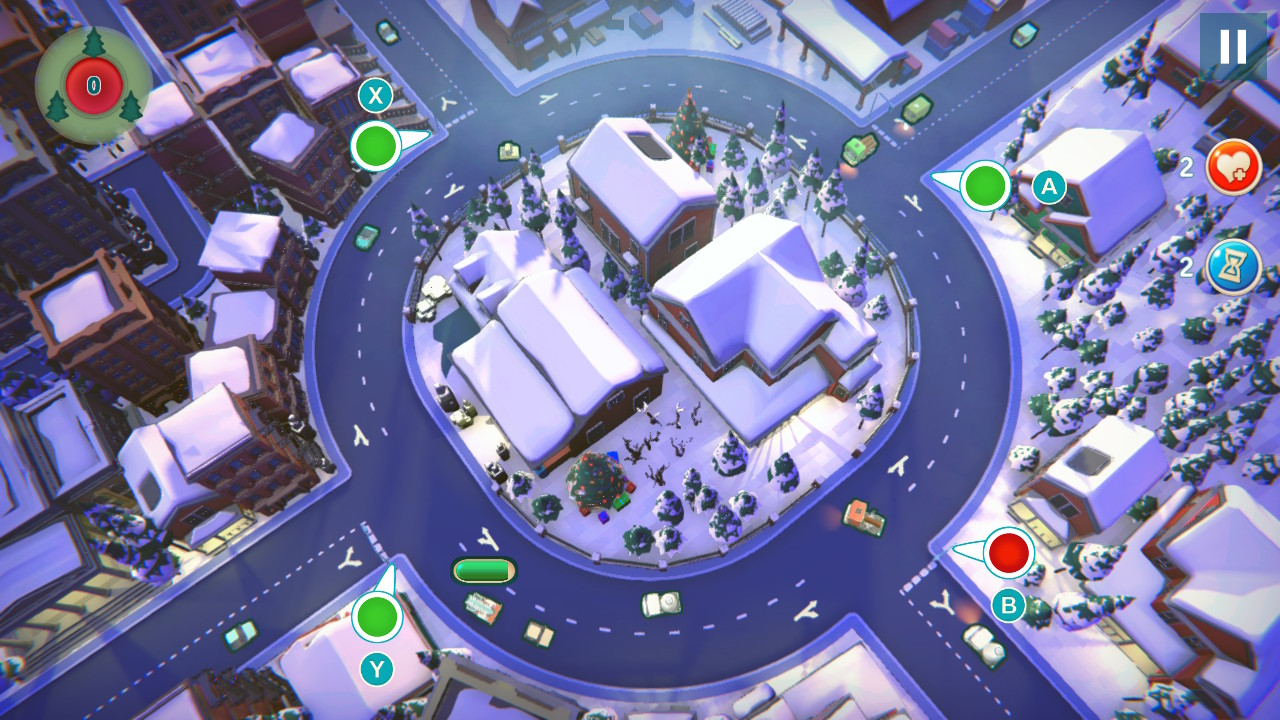Viewport: 1280px width, 720px height.
Task: Select the X intersection label badge
Action: (376, 97)
